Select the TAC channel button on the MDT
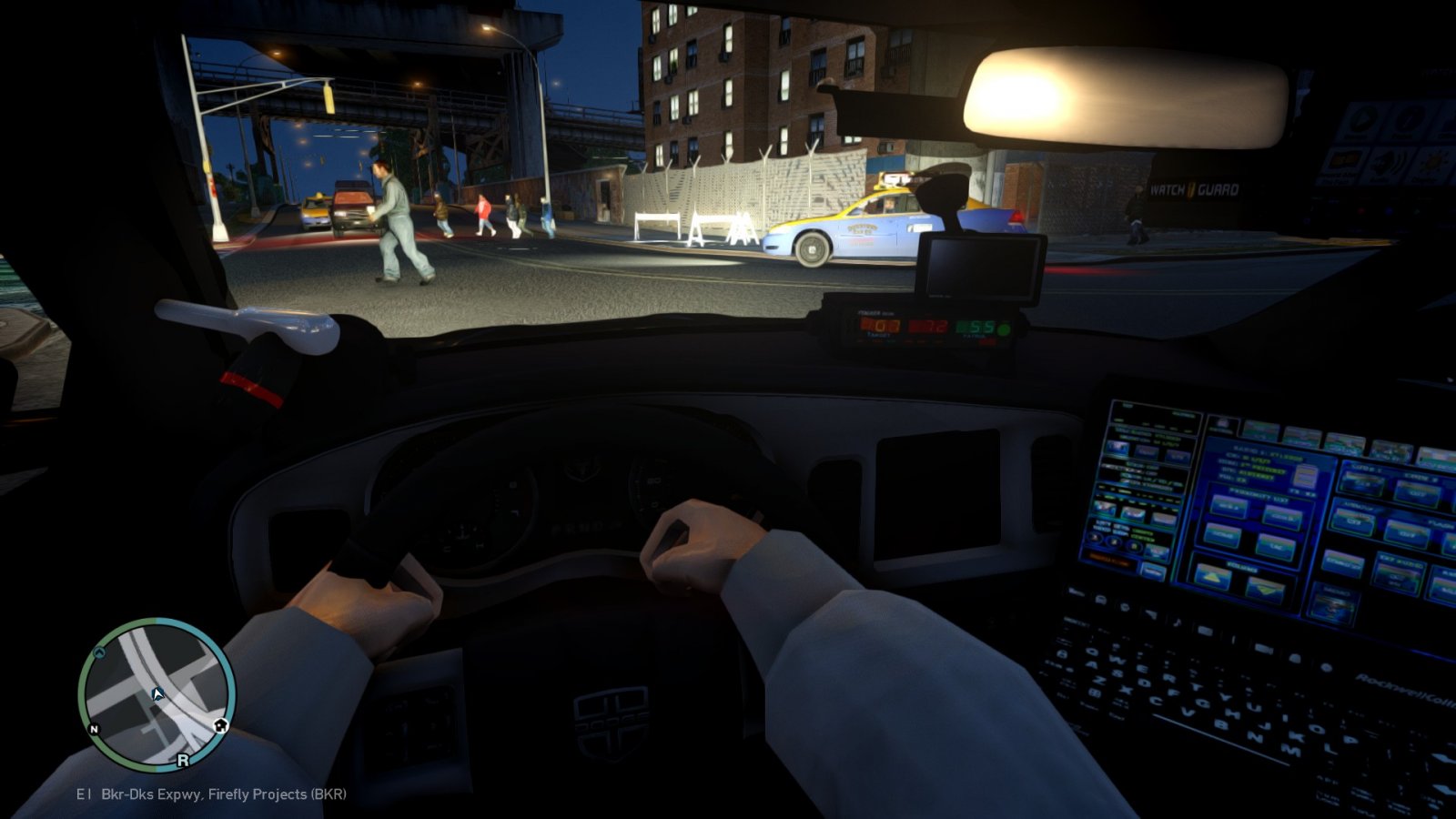This screenshot has height=819, width=1456. (1276, 547)
